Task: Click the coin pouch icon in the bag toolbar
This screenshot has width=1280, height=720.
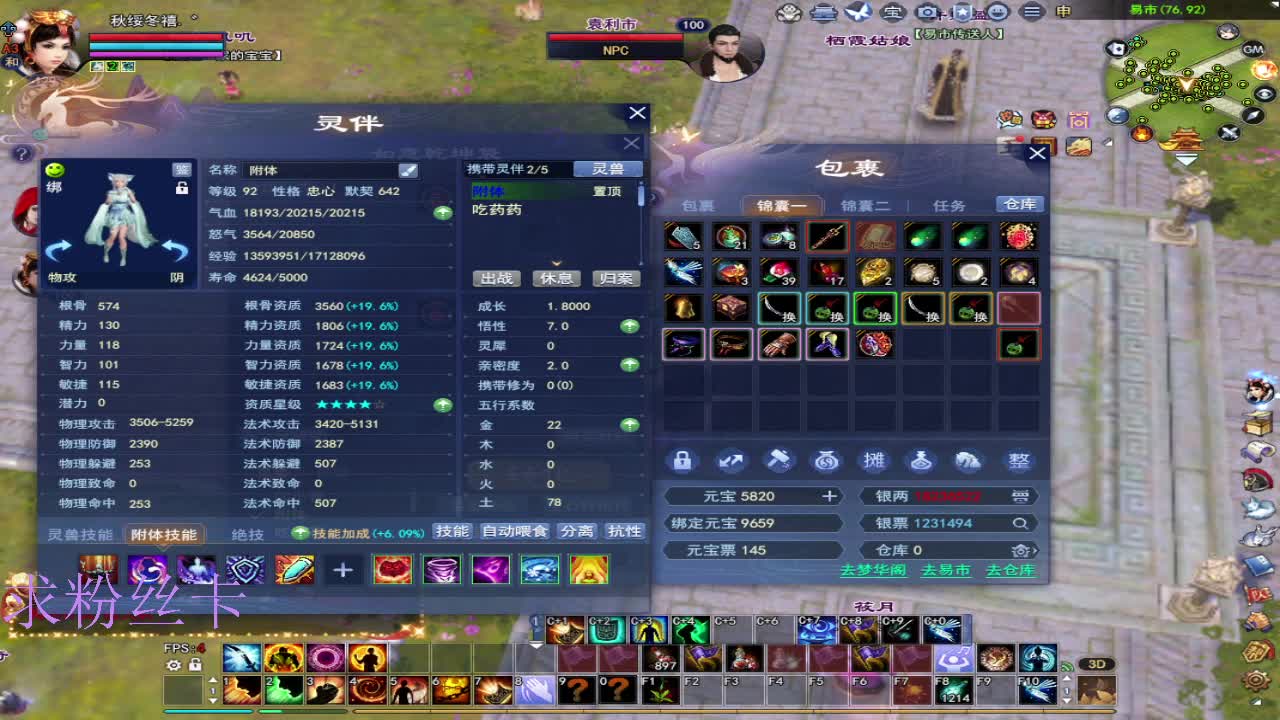Action: pyautogui.click(x=827, y=461)
